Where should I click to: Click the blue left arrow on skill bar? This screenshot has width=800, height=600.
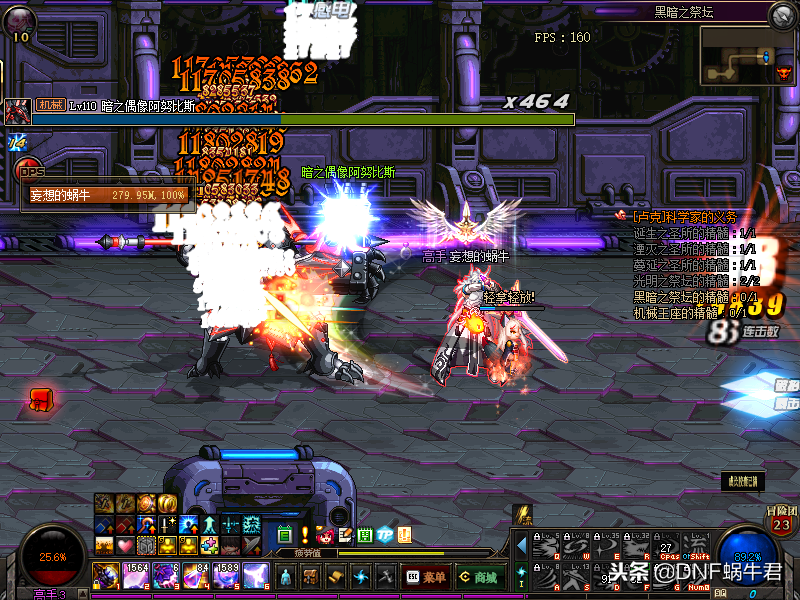pos(521,545)
